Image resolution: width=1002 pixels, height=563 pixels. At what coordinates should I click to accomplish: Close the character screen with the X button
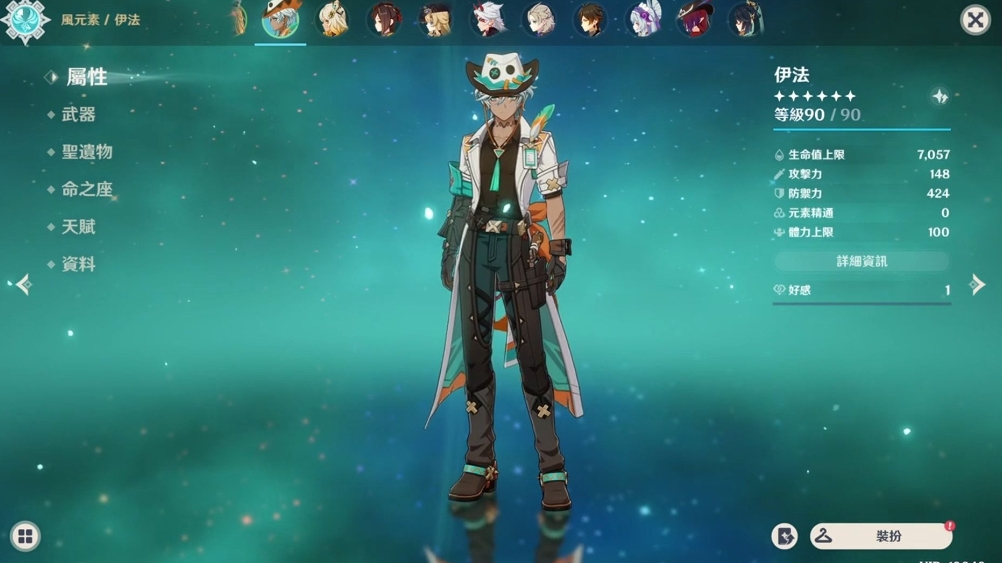tap(974, 20)
